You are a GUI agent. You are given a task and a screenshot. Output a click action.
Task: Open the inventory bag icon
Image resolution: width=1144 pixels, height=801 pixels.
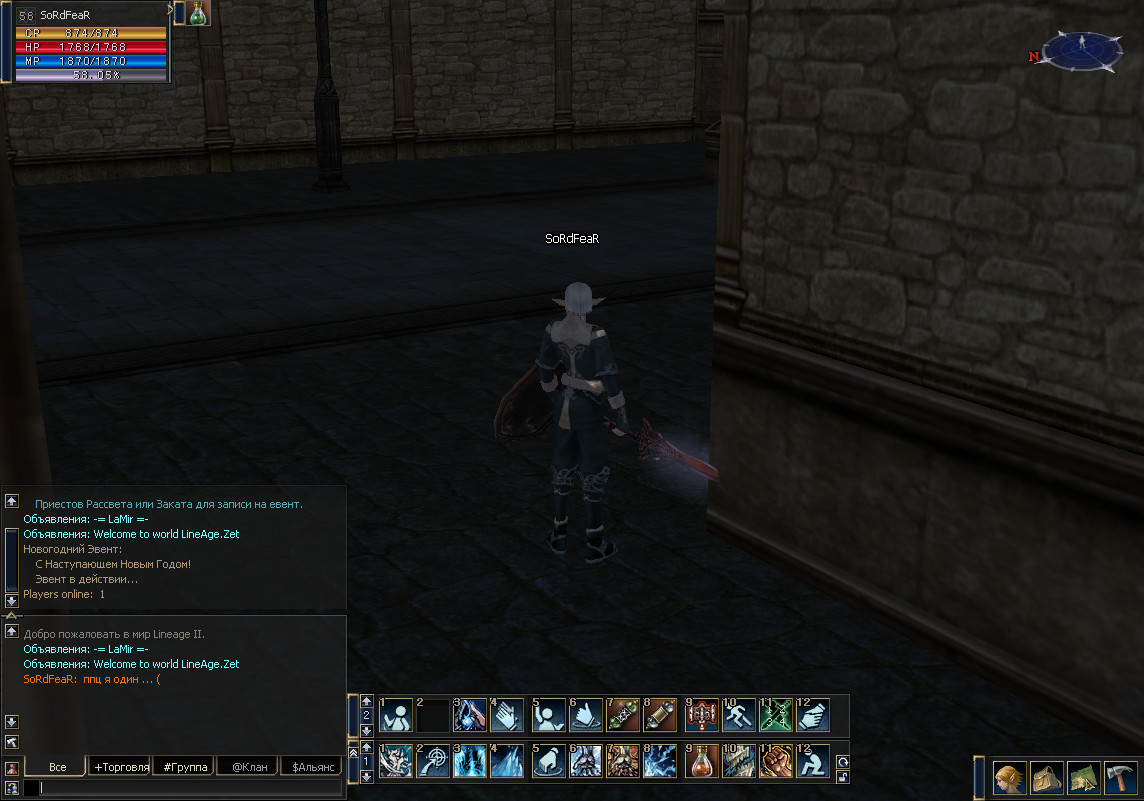click(1046, 777)
